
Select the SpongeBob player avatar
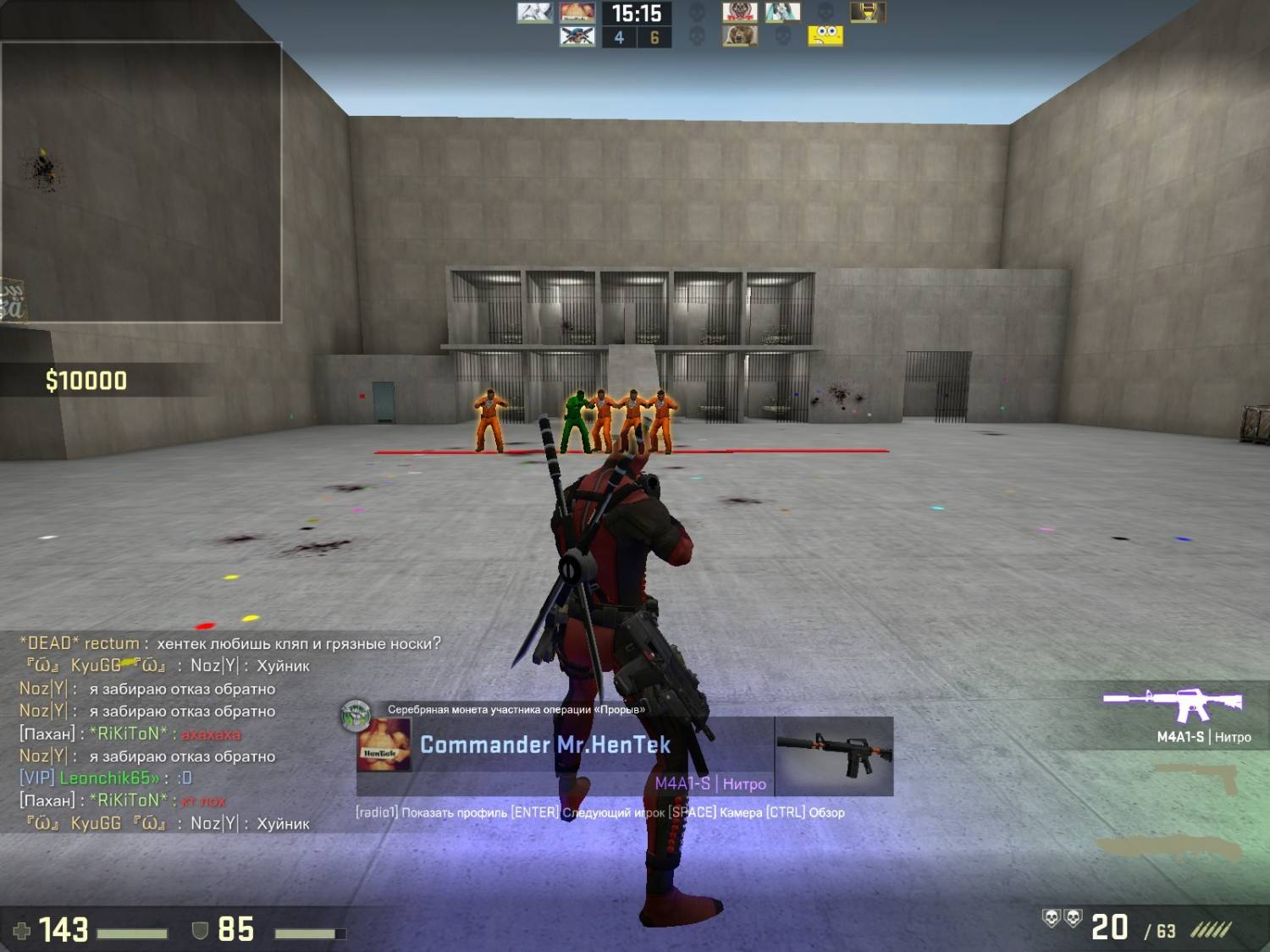(x=825, y=36)
